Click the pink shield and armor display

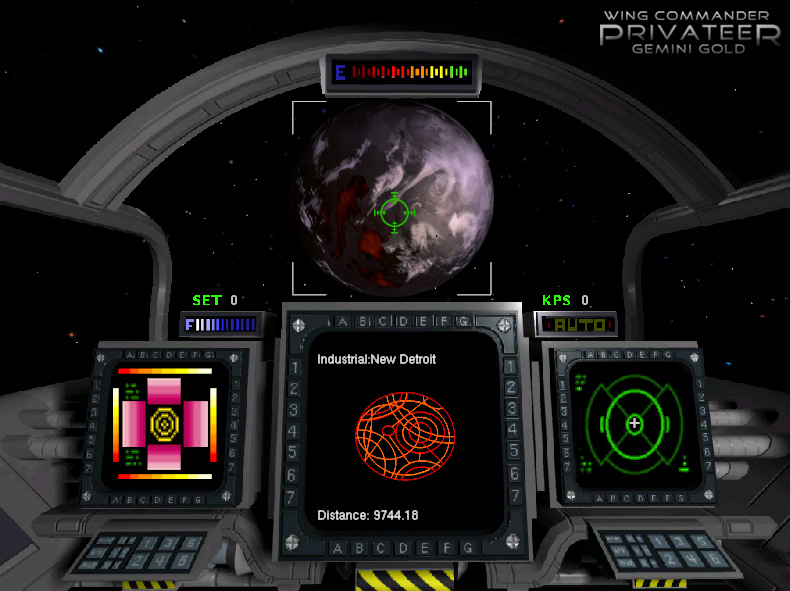click(164, 423)
